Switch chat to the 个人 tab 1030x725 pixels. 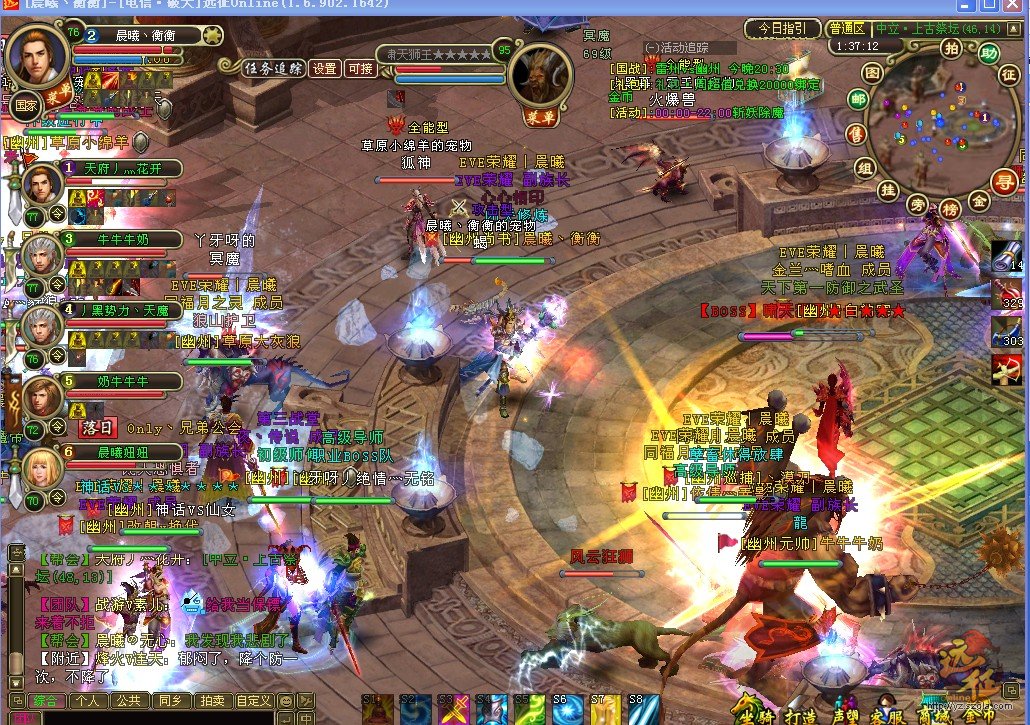pyautogui.click(x=87, y=701)
